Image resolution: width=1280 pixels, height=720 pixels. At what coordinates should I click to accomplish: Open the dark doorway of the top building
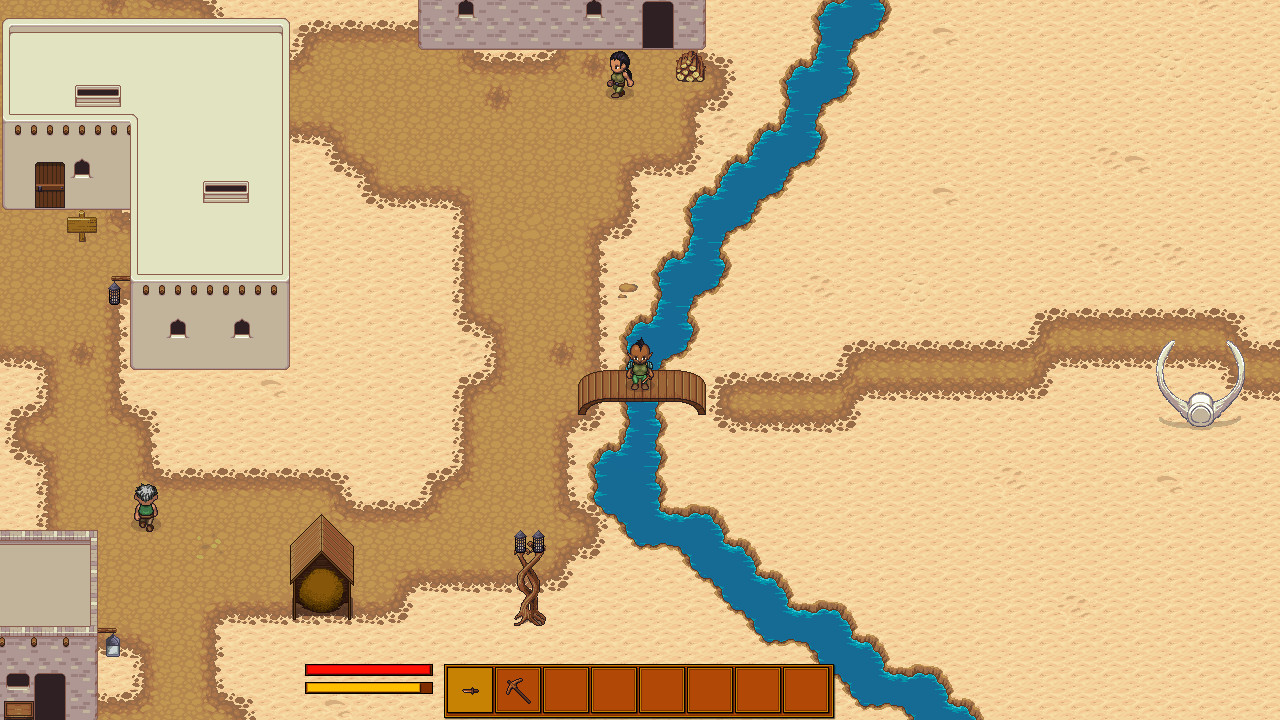point(660,25)
